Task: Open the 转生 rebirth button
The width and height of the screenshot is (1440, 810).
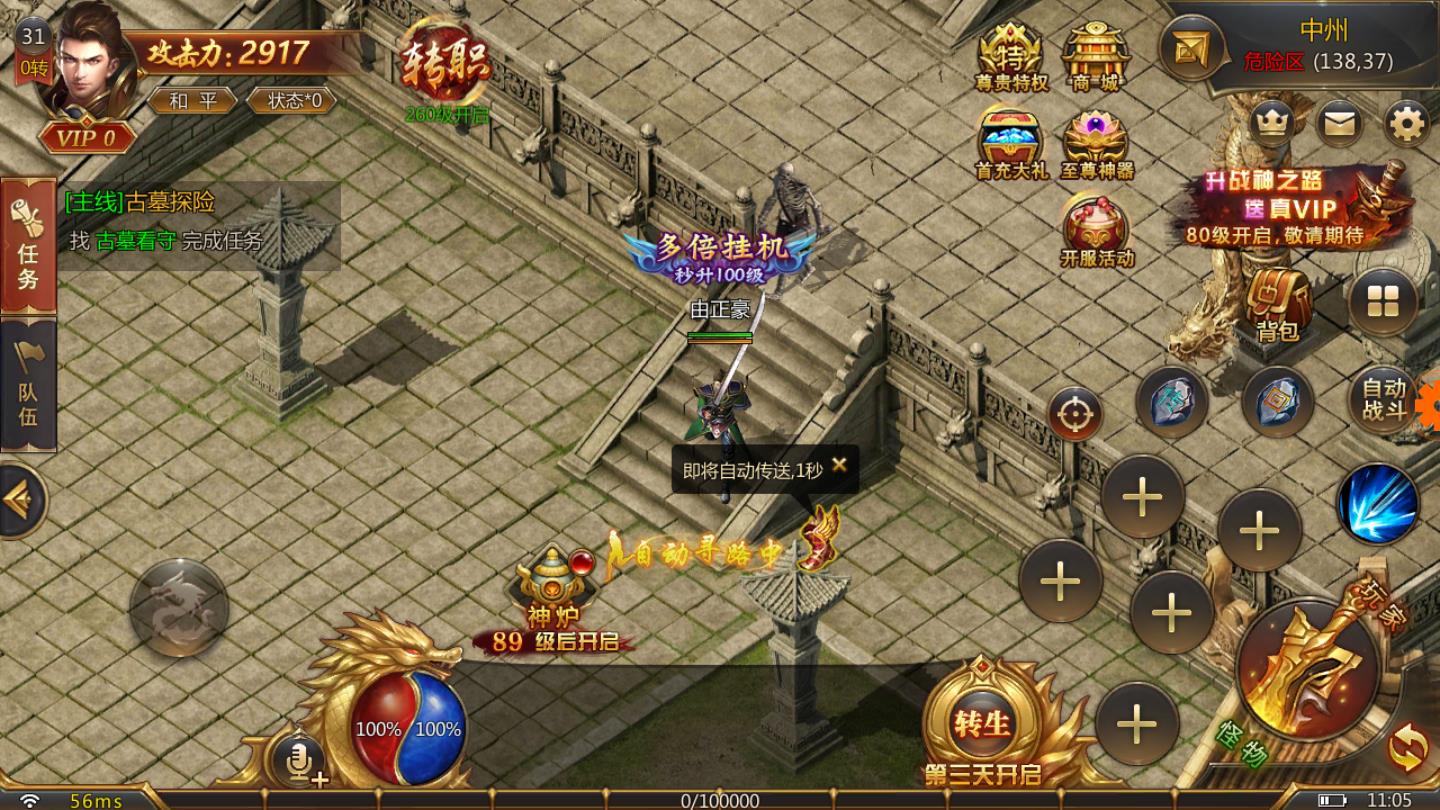Action: (982, 722)
